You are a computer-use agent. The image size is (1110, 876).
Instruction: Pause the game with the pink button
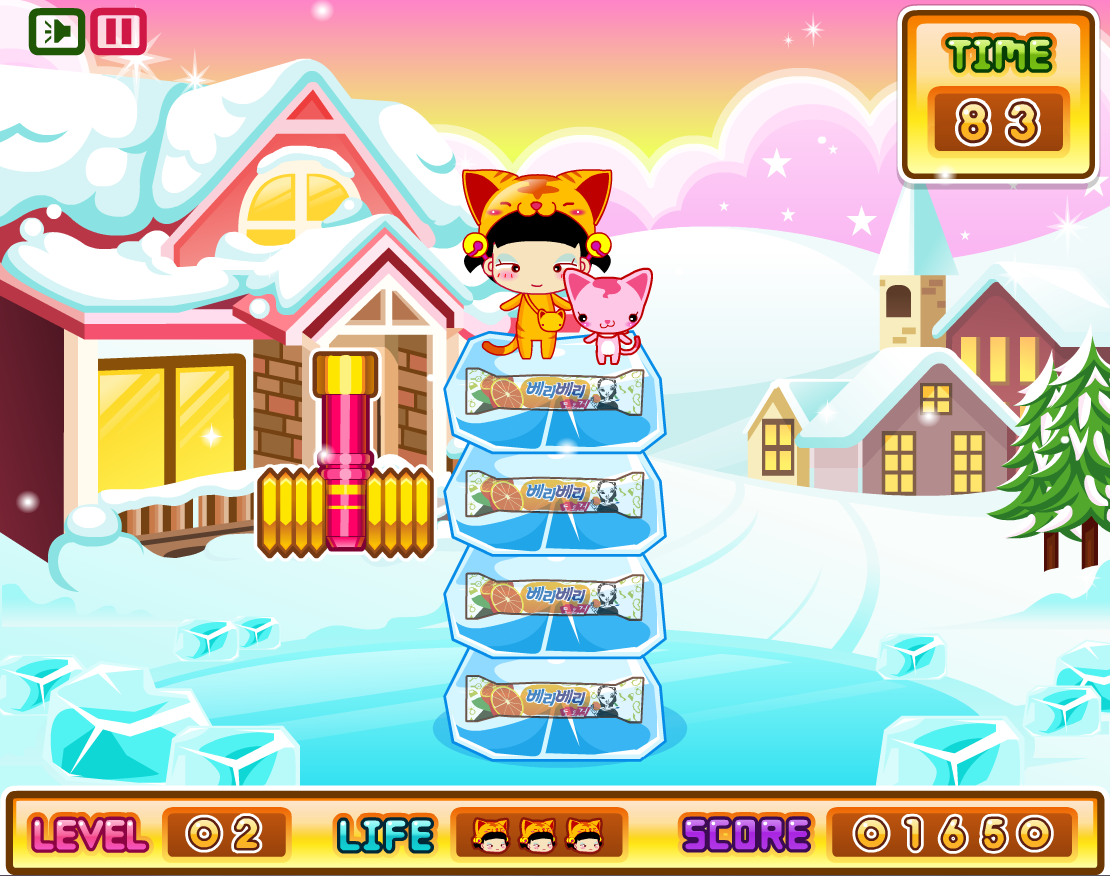click(x=118, y=32)
